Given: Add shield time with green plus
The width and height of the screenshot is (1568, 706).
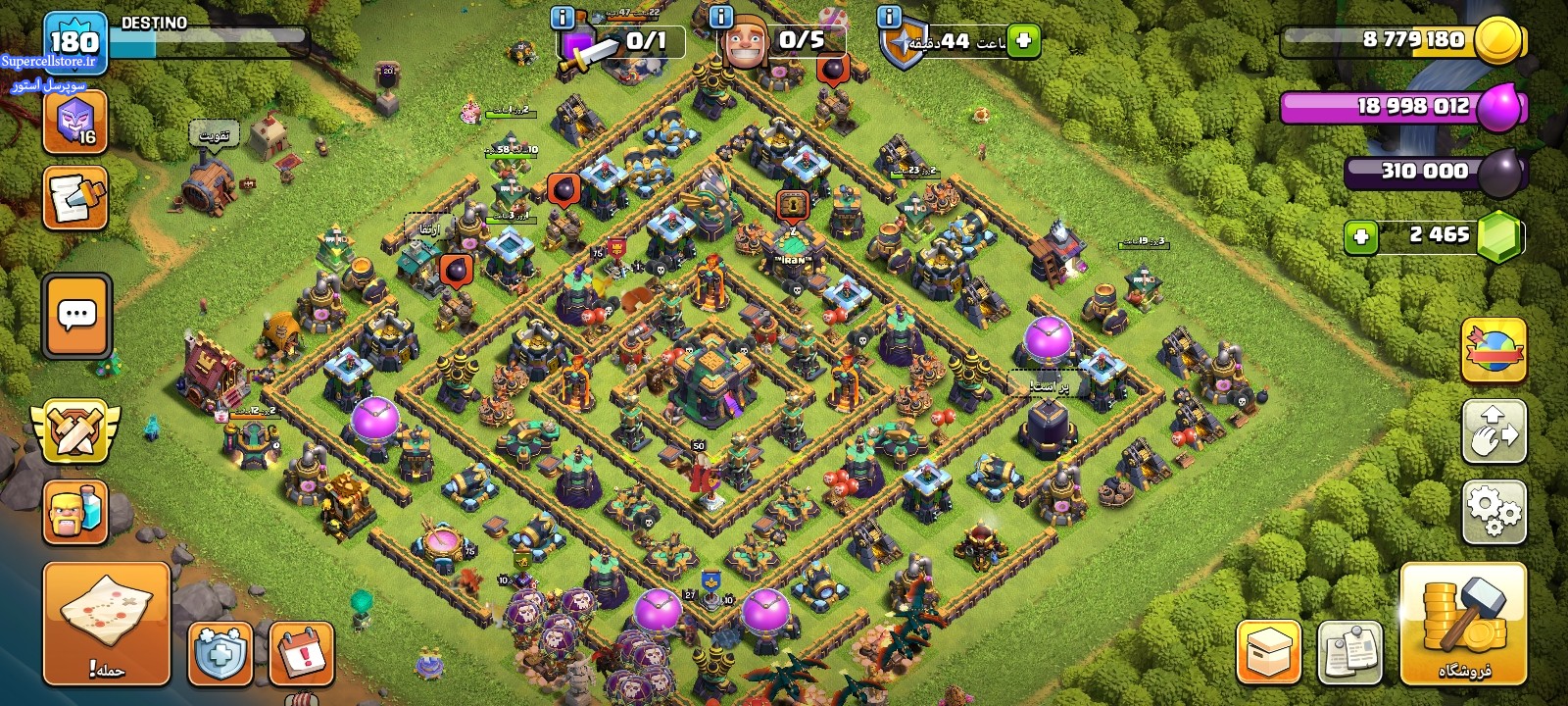Looking at the screenshot, I should pos(1023,41).
